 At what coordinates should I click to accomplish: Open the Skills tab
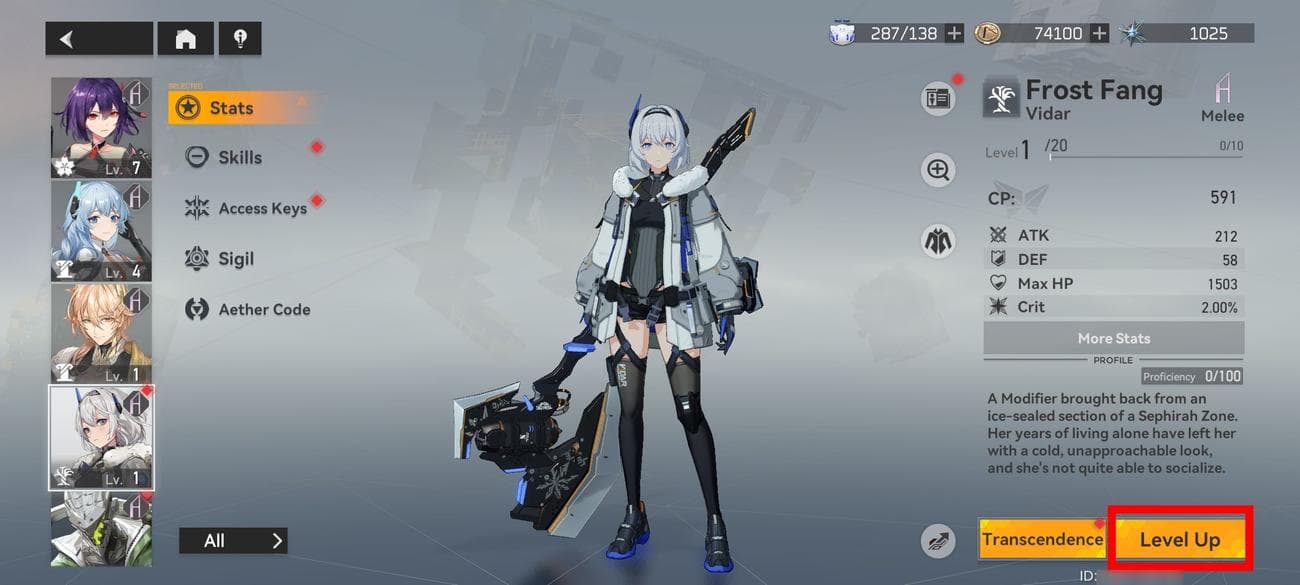pyautogui.click(x=240, y=157)
